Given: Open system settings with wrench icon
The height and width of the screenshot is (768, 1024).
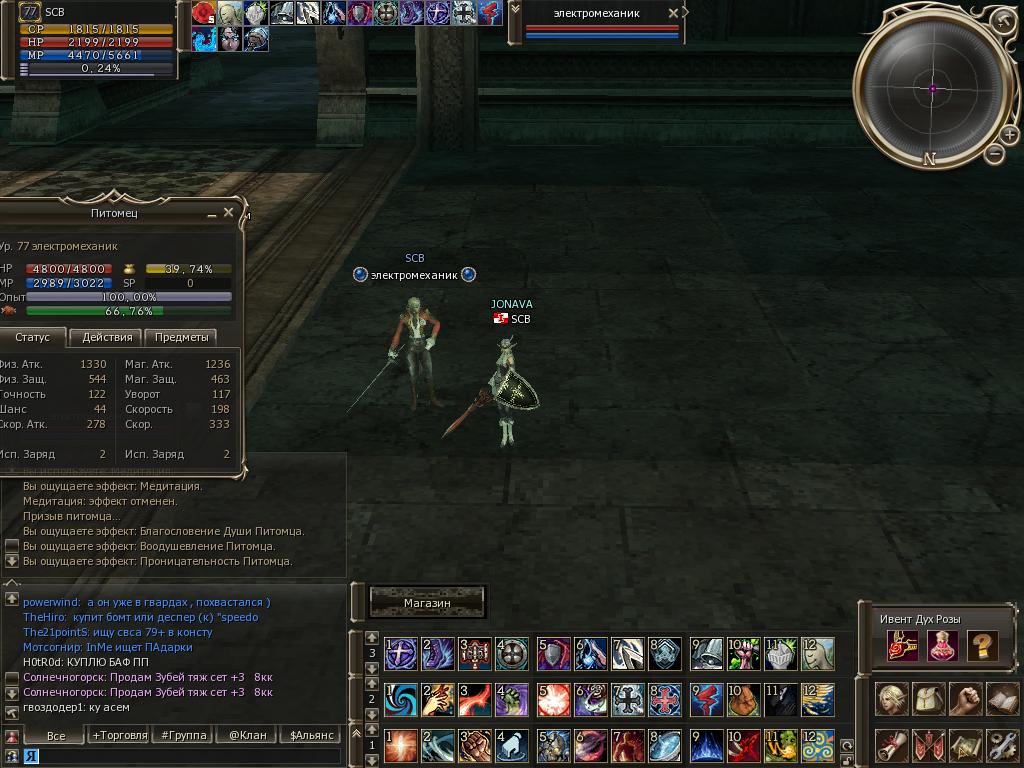Looking at the screenshot, I should (1002, 745).
